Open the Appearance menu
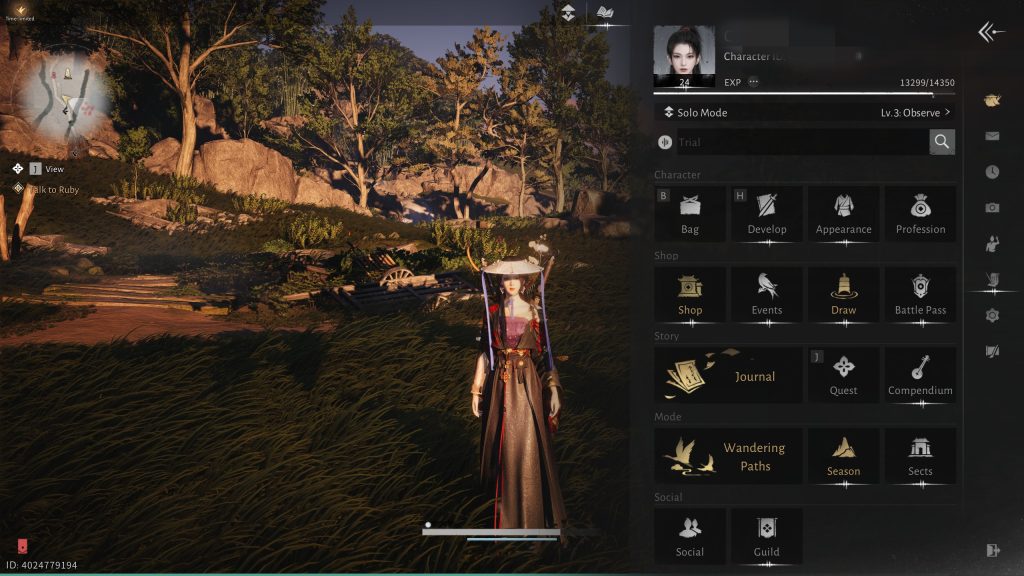Screen dimensions: 1024x576 (x=843, y=213)
